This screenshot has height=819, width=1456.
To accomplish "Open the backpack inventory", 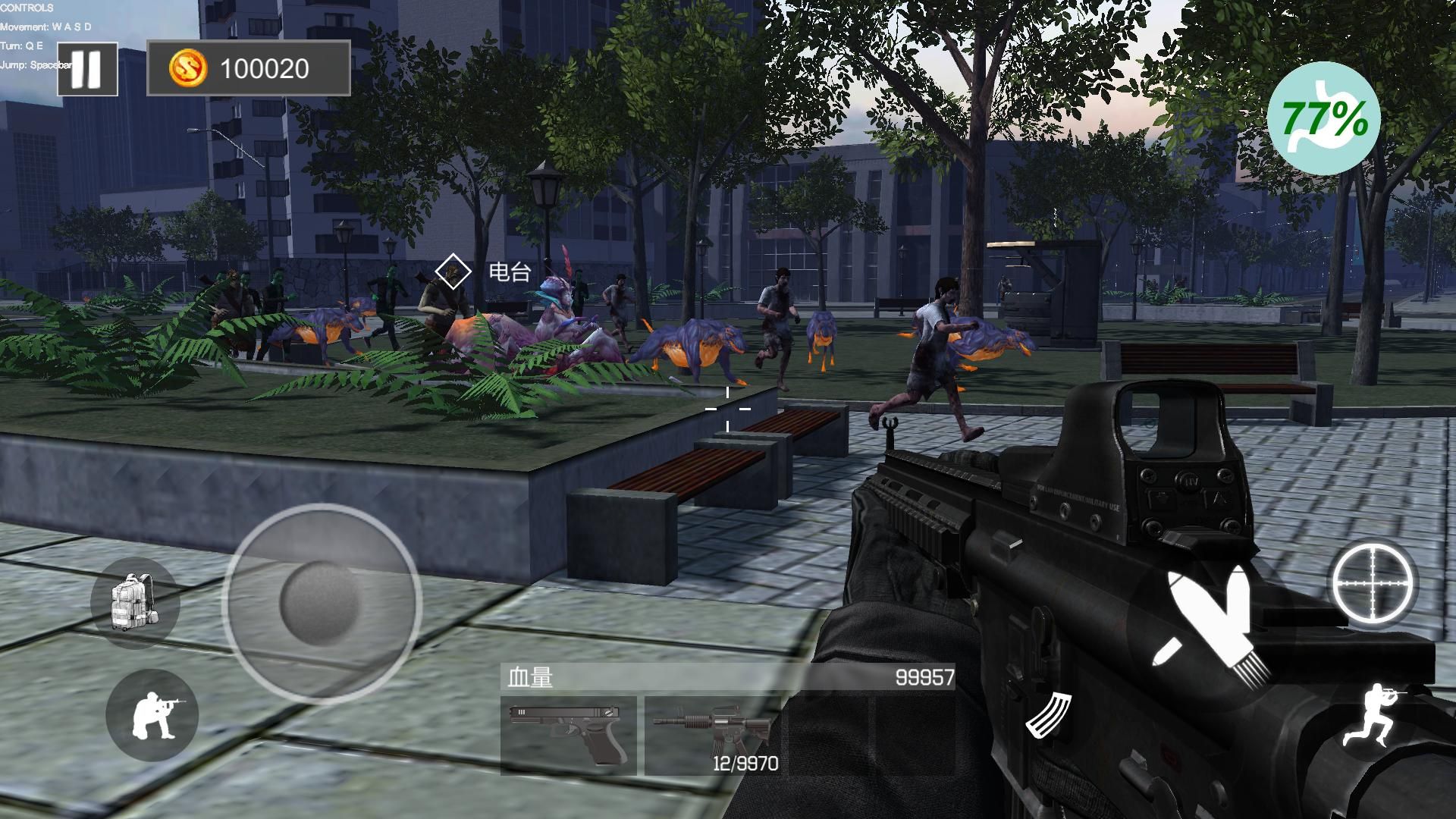I will click(x=134, y=602).
